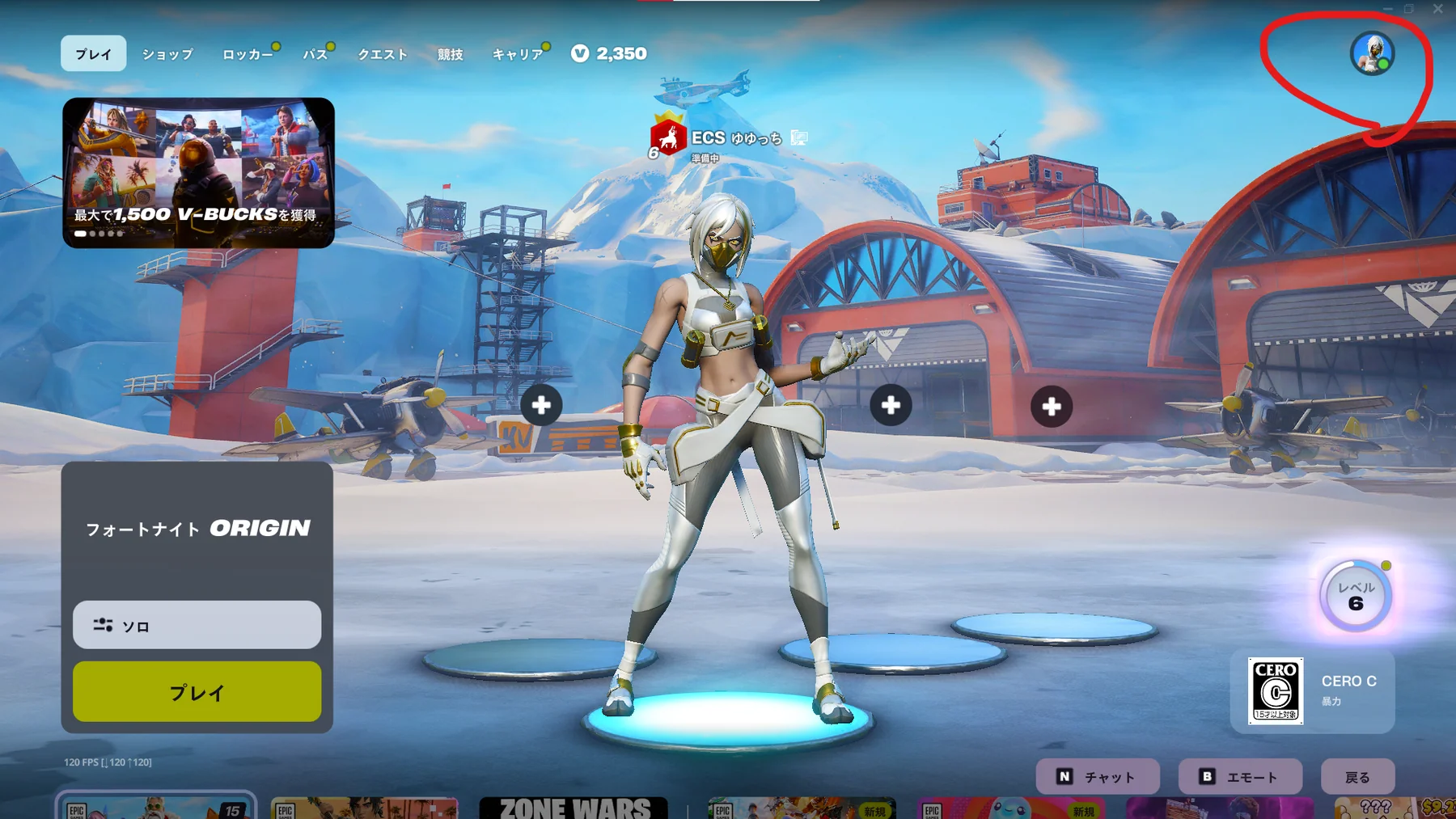
Task: Click the レベル 6 progress ring
Action: (1354, 596)
